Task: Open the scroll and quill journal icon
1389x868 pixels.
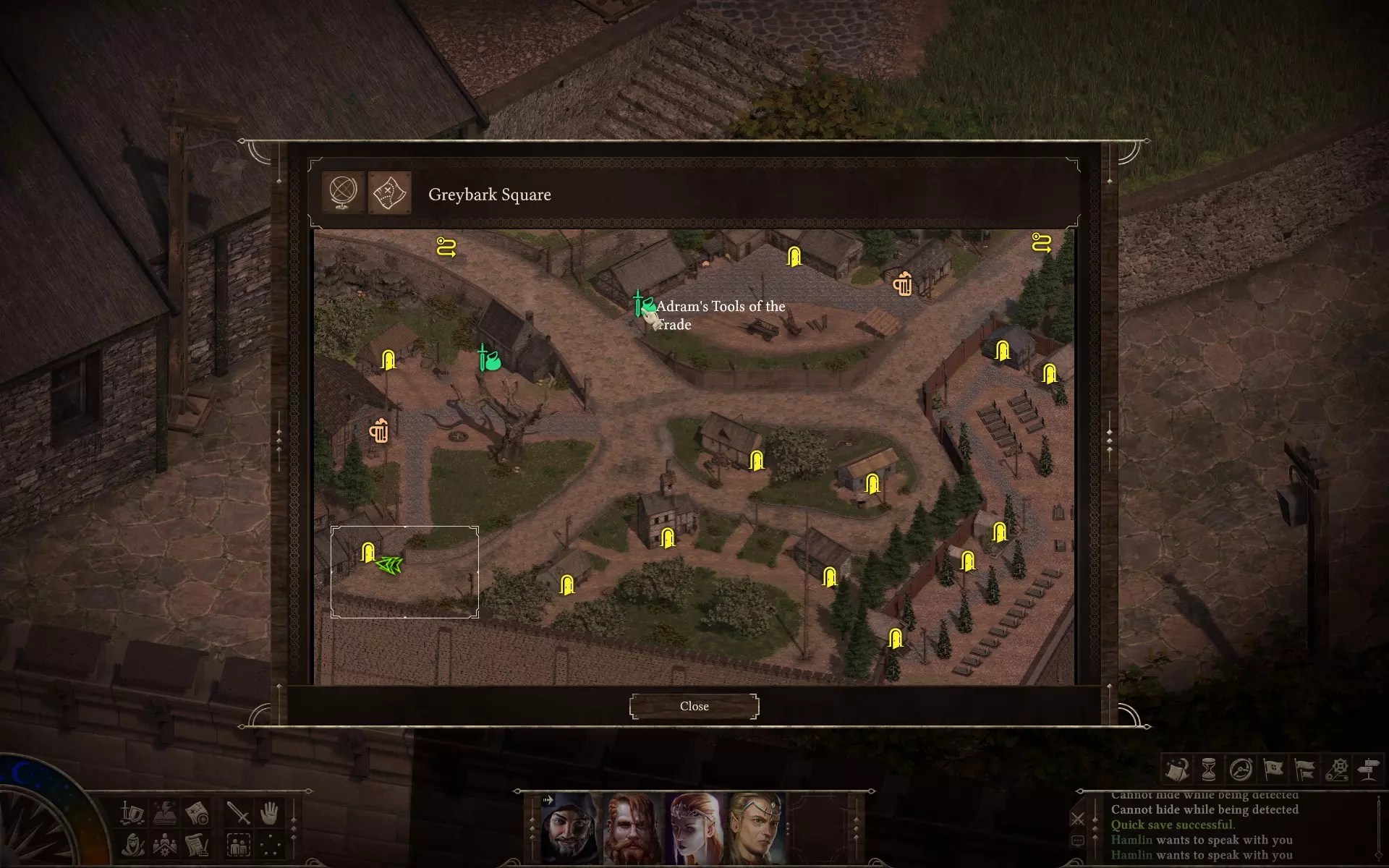Action: click(197, 844)
